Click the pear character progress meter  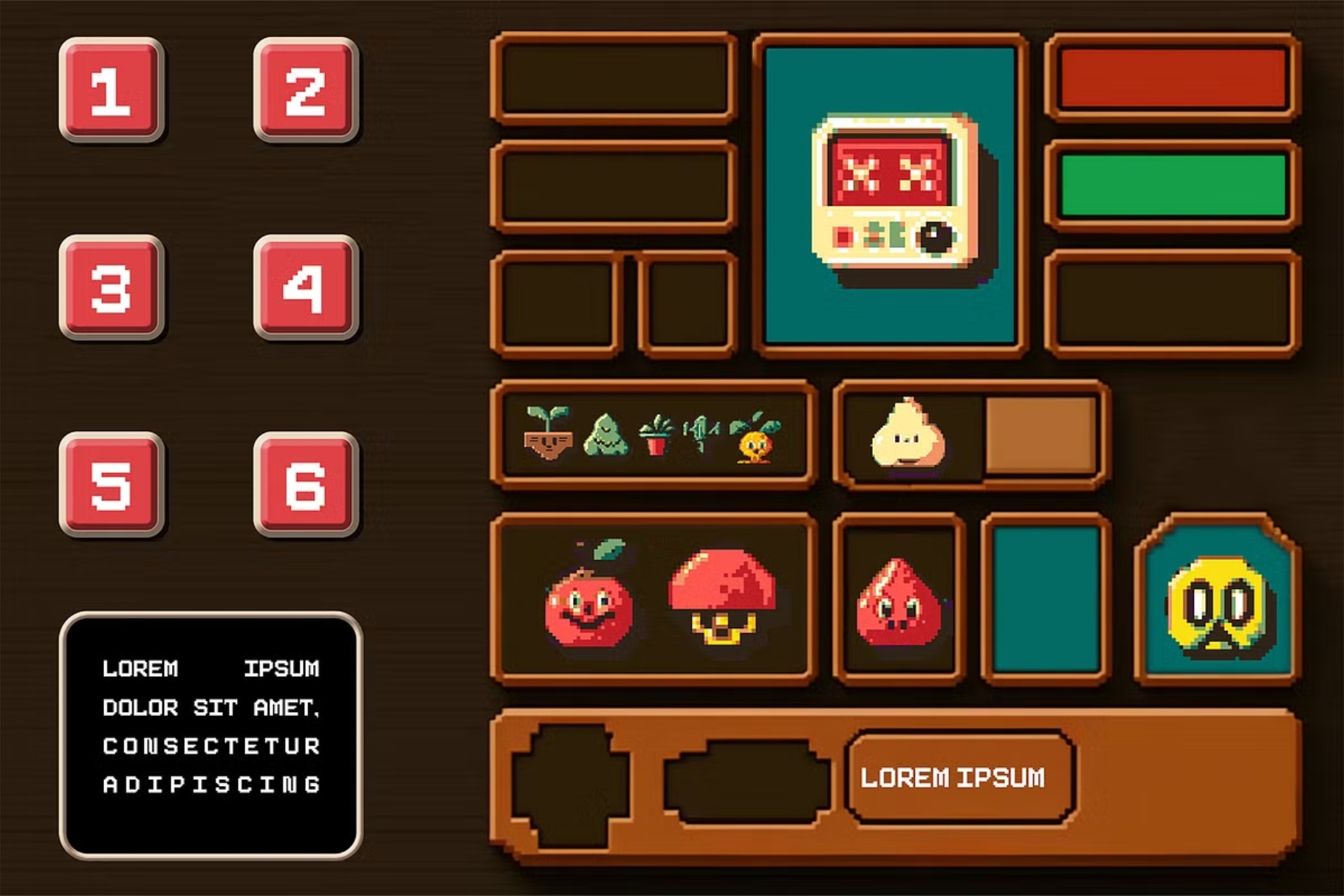point(967,437)
